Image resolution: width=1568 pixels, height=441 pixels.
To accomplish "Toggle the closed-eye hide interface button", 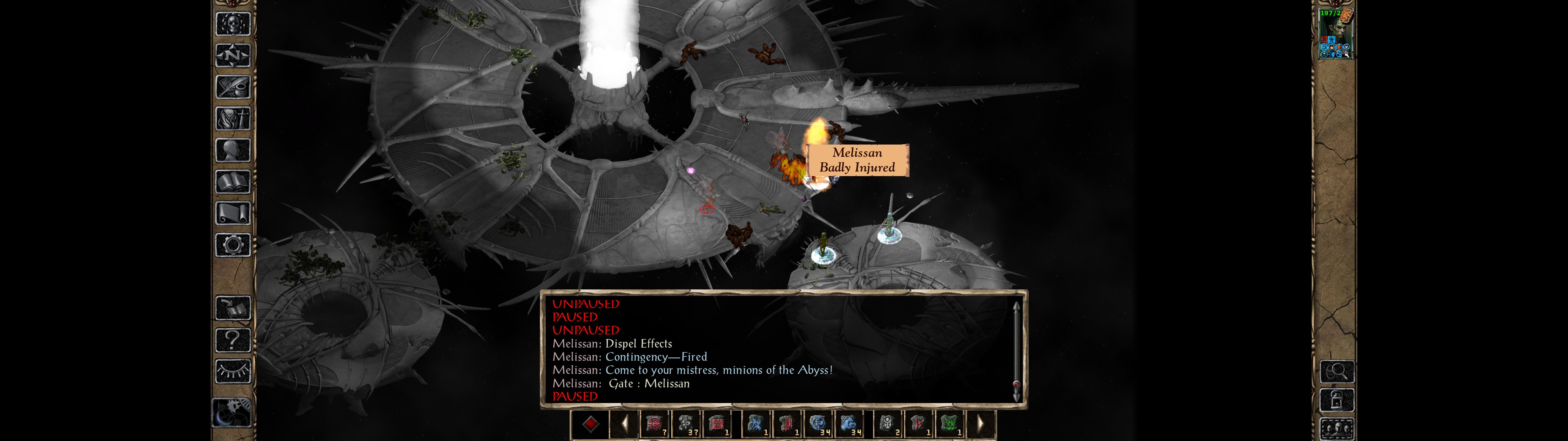I will (x=233, y=371).
